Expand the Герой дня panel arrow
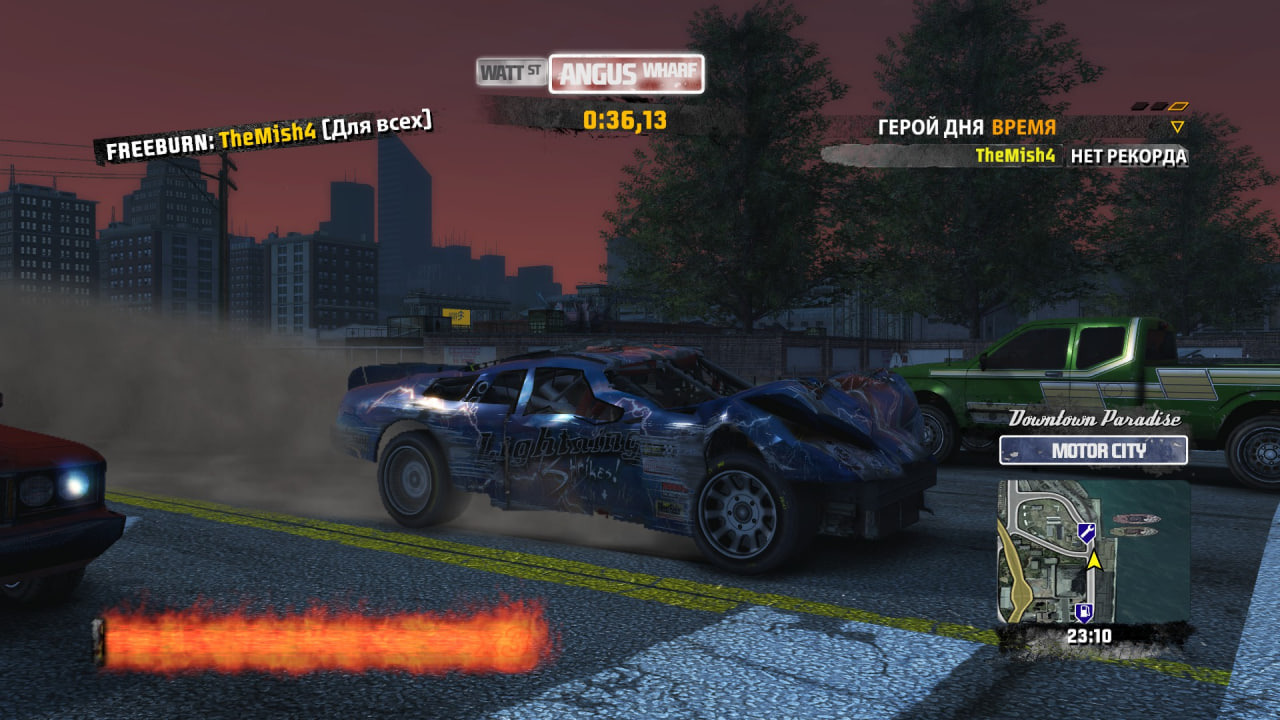1280x720 pixels. (x=1177, y=127)
